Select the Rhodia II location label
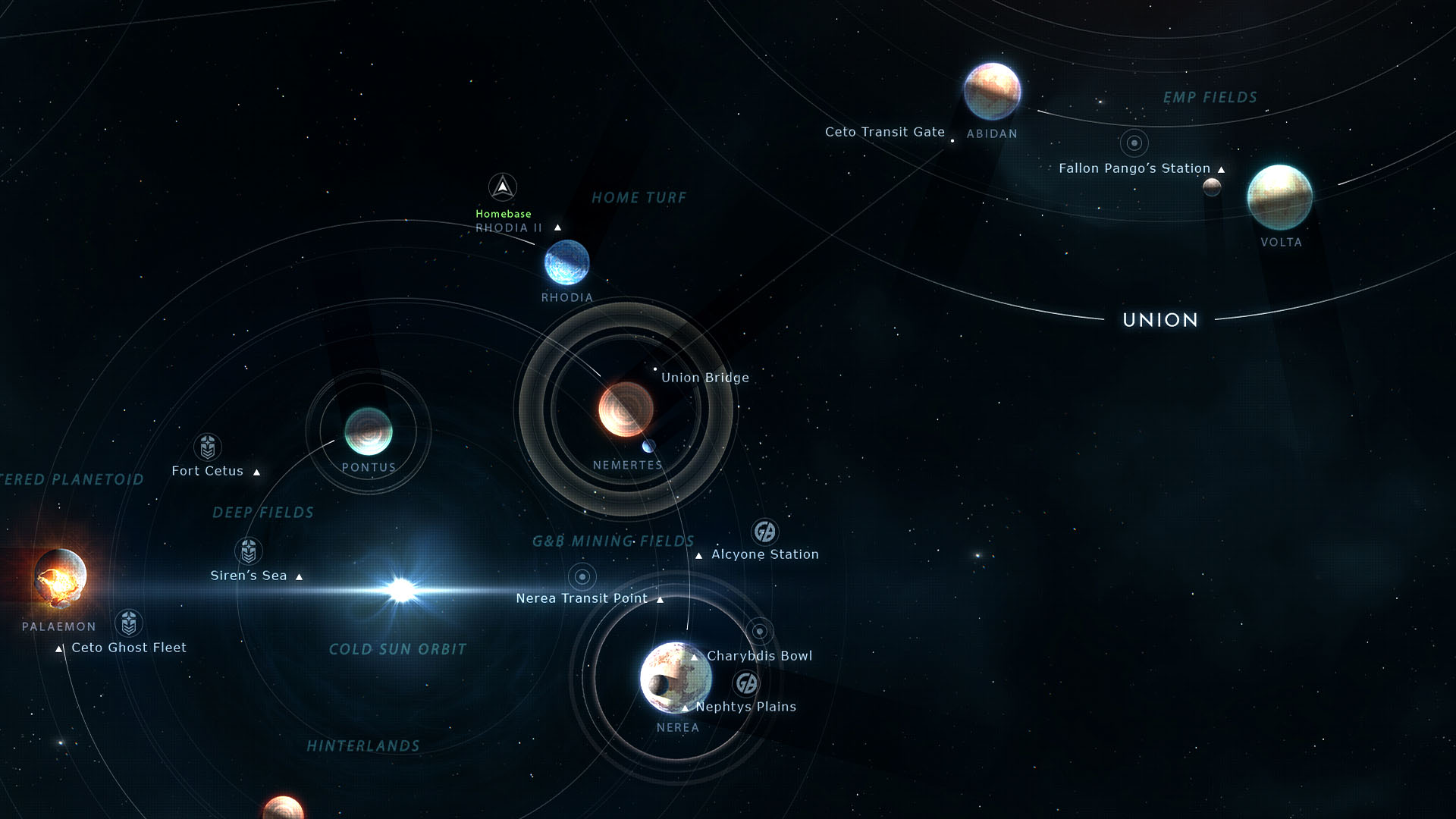Screen dimensions: 1456x819 pyautogui.click(x=509, y=227)
